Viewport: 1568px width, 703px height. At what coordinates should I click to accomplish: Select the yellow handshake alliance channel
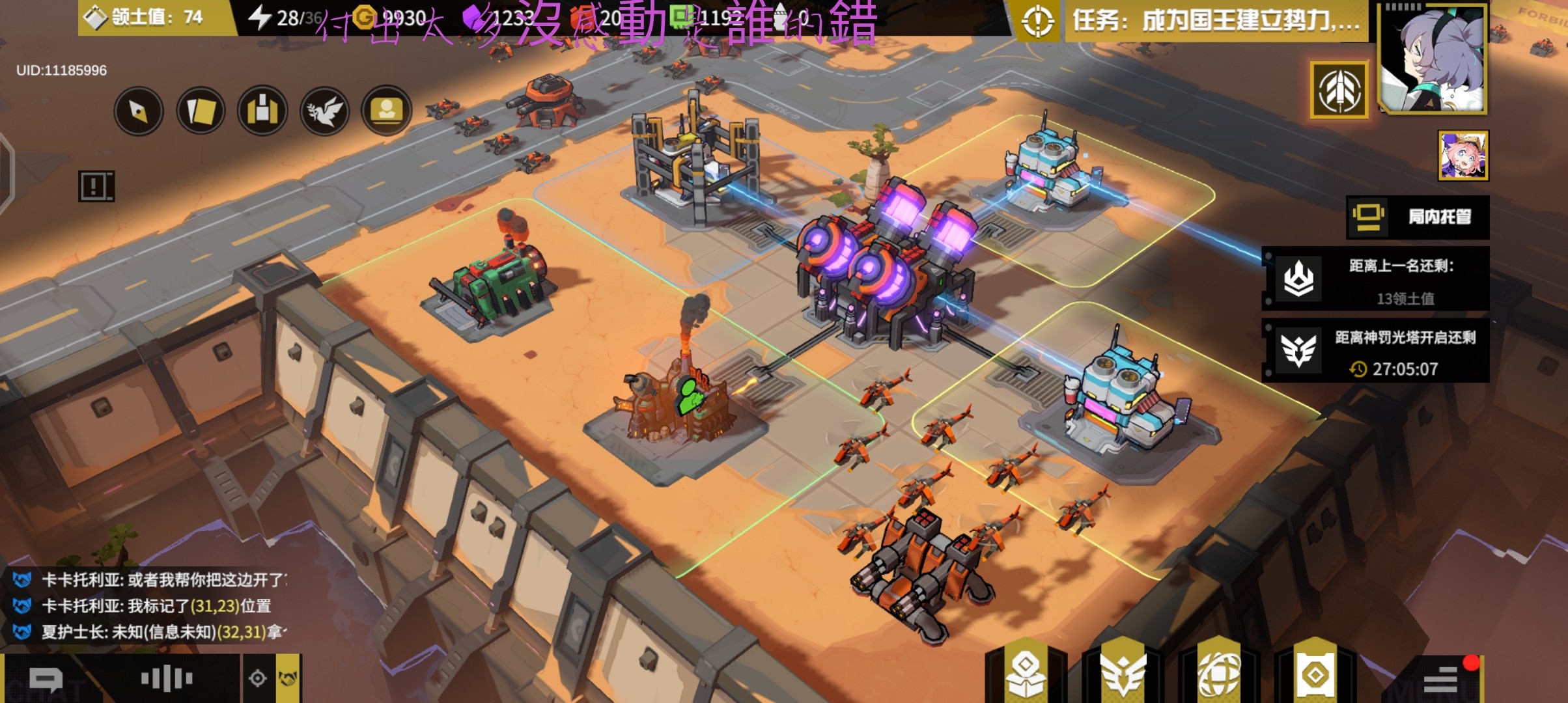288,679
